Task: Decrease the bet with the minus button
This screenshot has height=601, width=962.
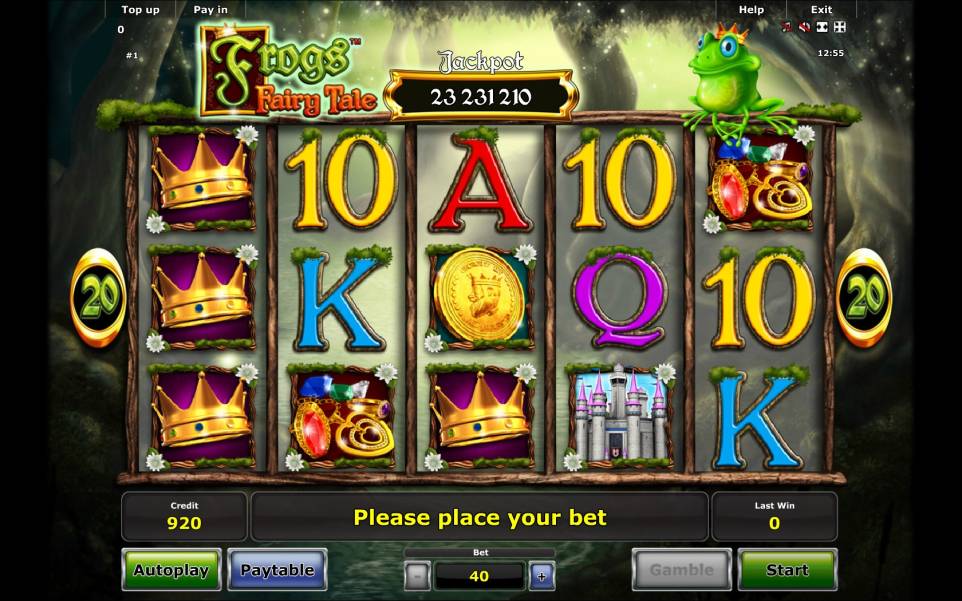Action: pos(418,576)
